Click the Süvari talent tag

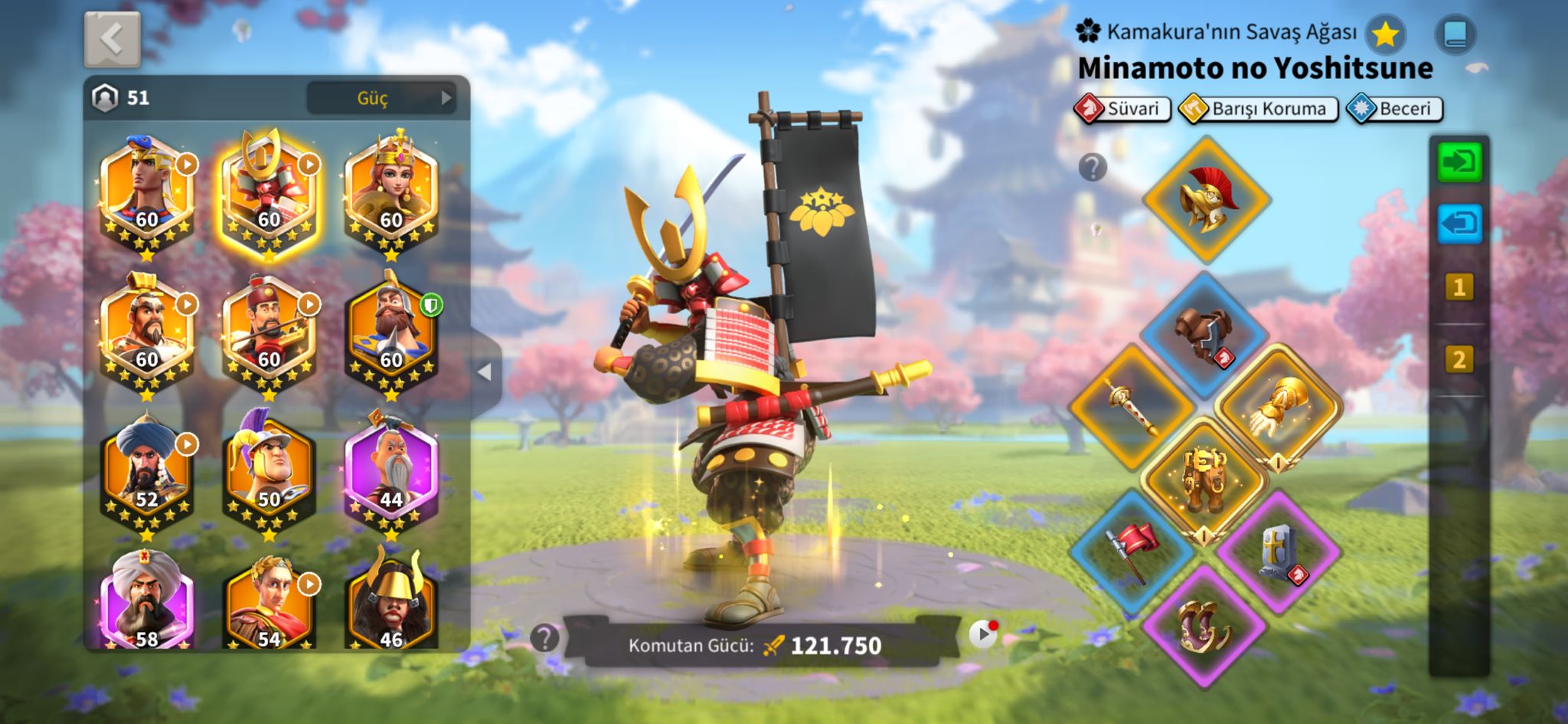click(1122, 109)
